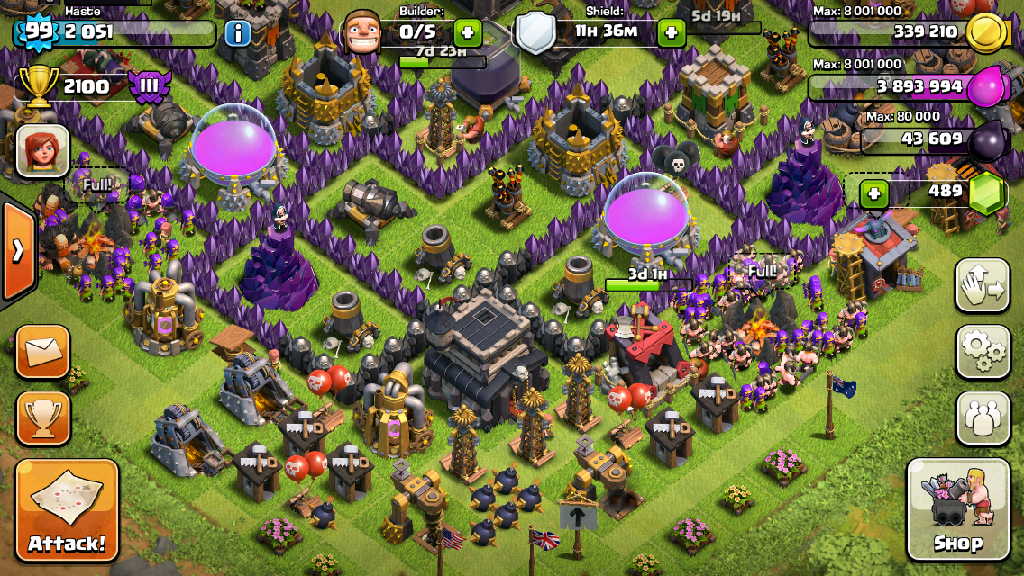The width and height of the screenshot is (1024, 576).
Task: View the trophy count league badge
Action: click(149, 86)
